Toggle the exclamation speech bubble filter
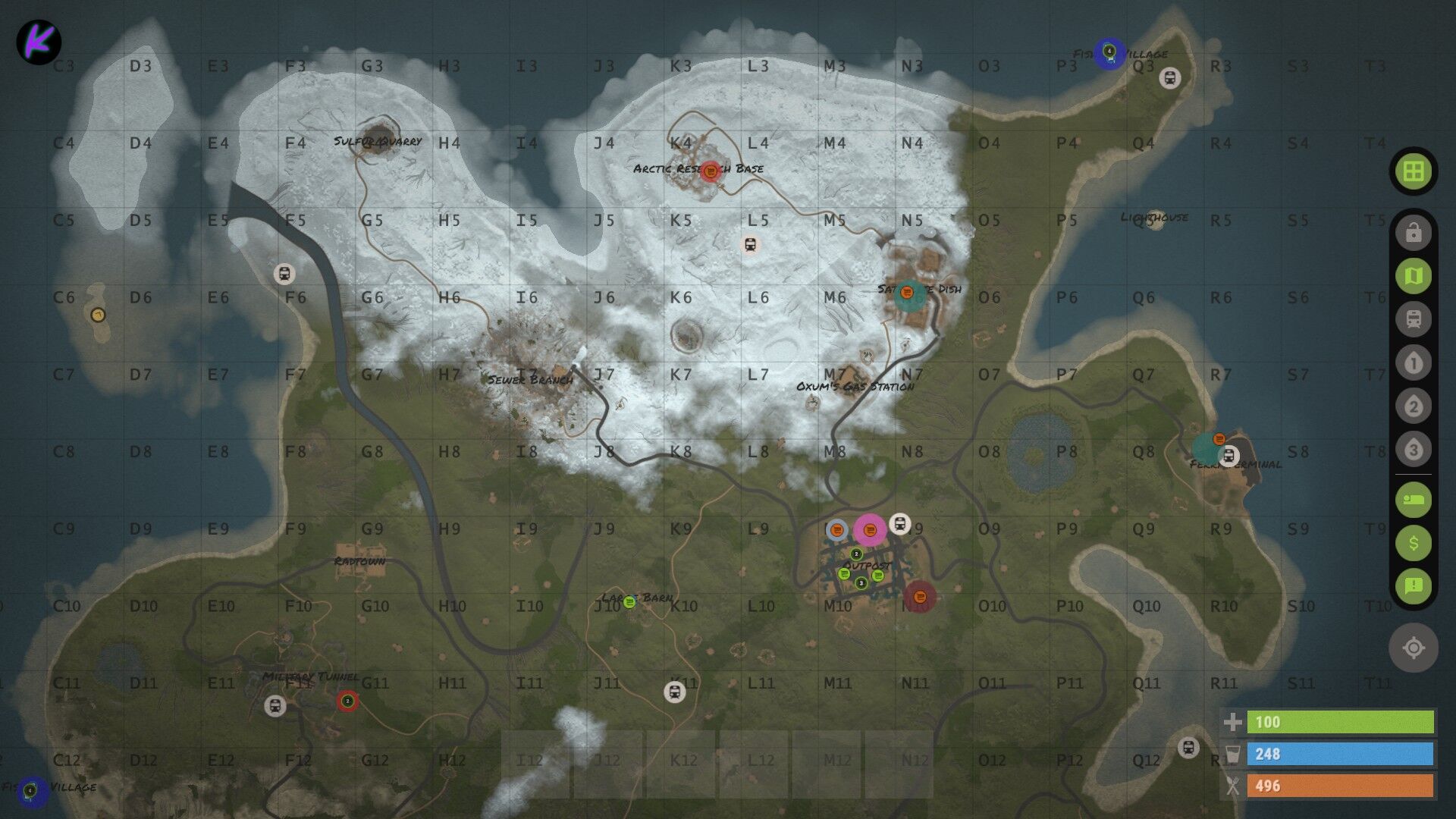 pos(1413,585)
